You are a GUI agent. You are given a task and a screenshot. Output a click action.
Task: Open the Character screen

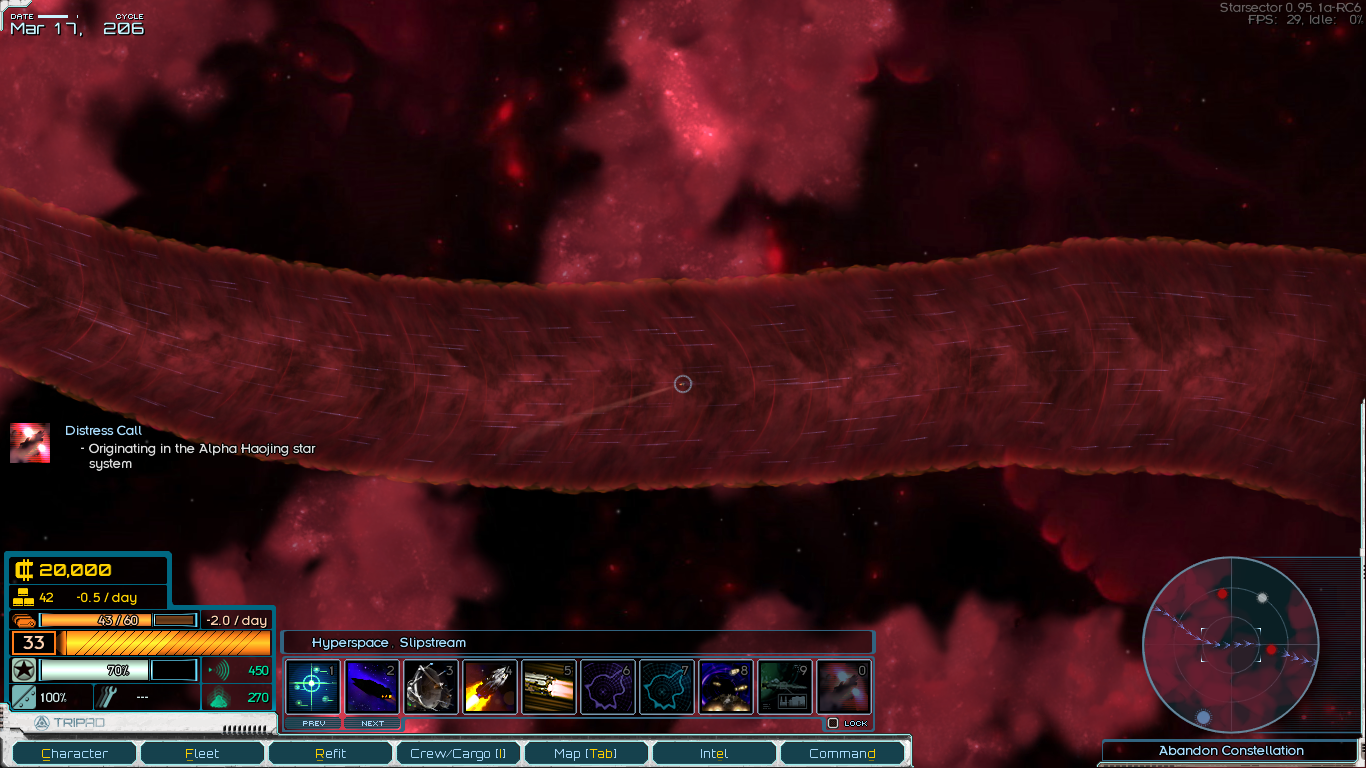point(75,753)
